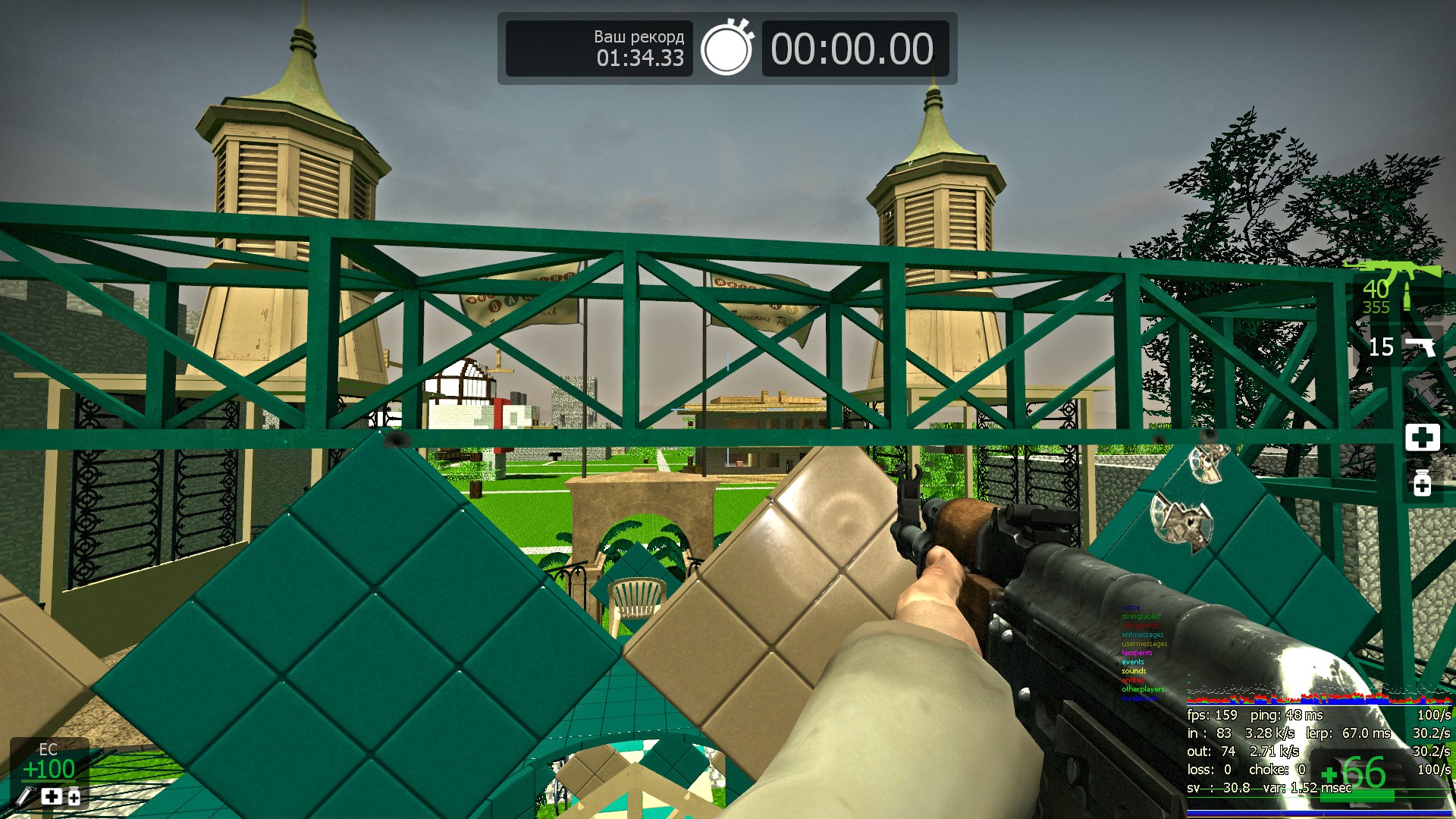Screen dimensions: 1456x819
Task: Choose the faded grenade slot in the weapon list
Action: click(x=1423, y=392)
